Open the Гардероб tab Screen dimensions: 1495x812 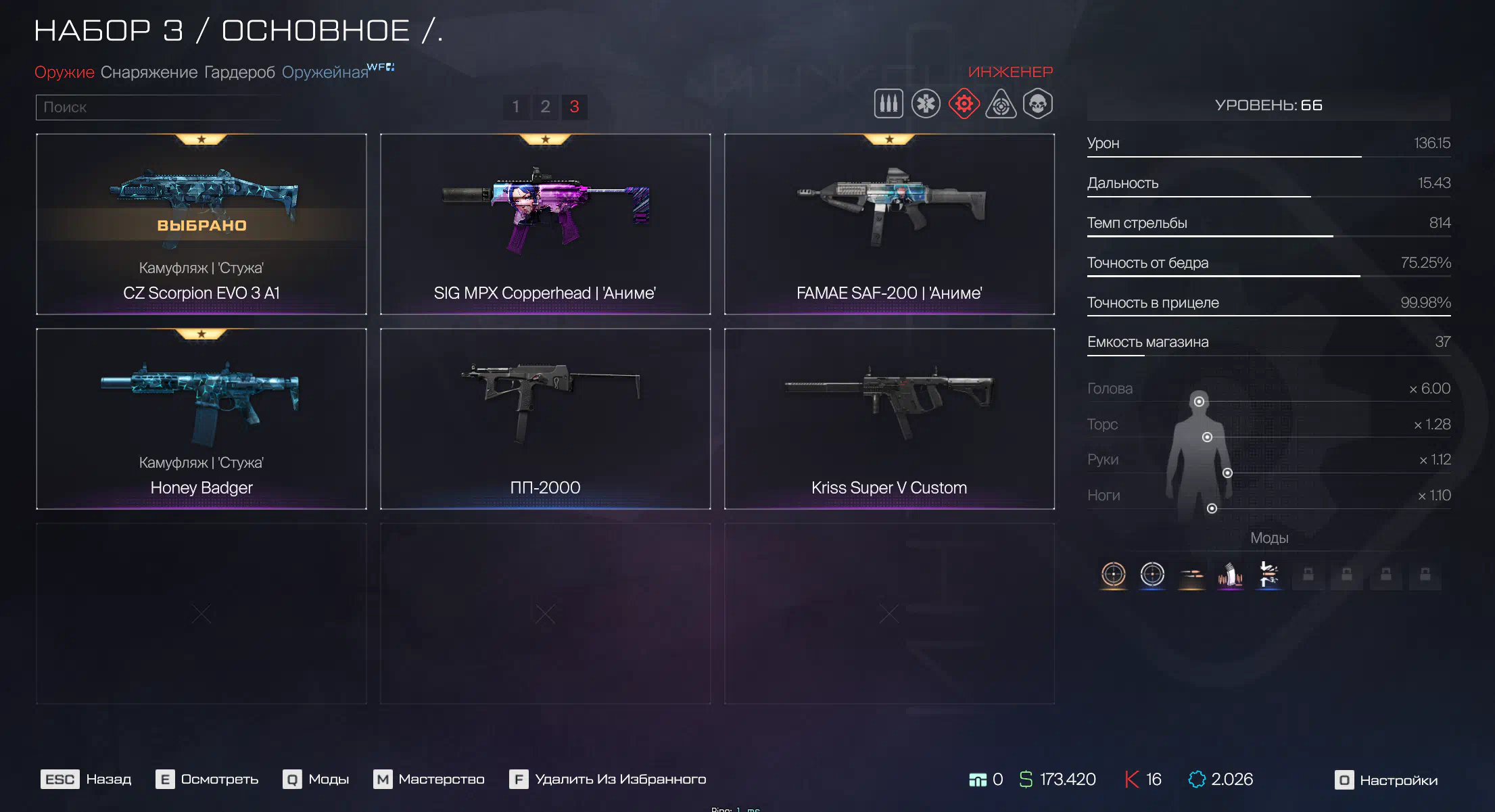(x=239, y=72)
